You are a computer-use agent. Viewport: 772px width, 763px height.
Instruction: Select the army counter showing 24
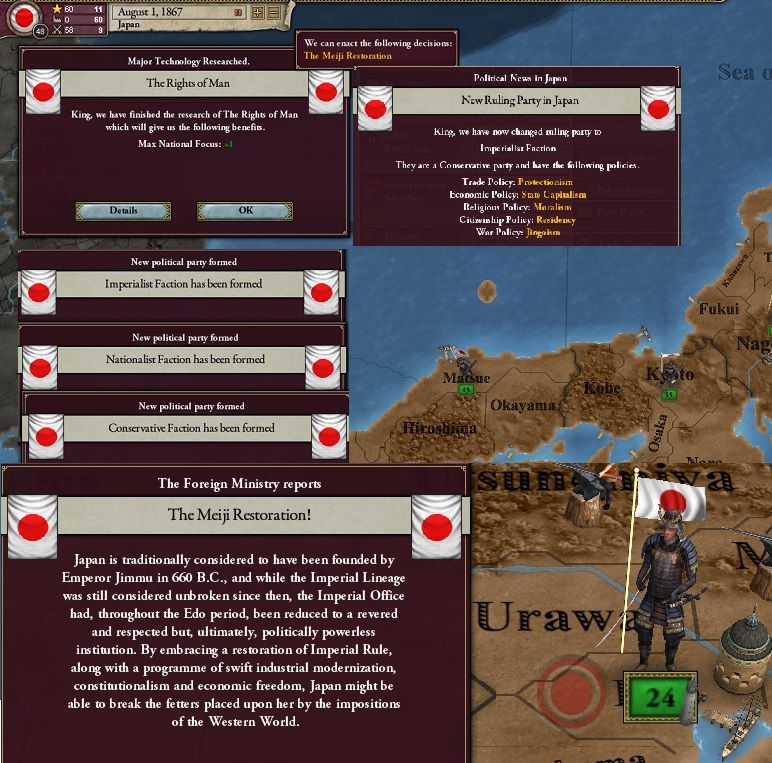660,697
